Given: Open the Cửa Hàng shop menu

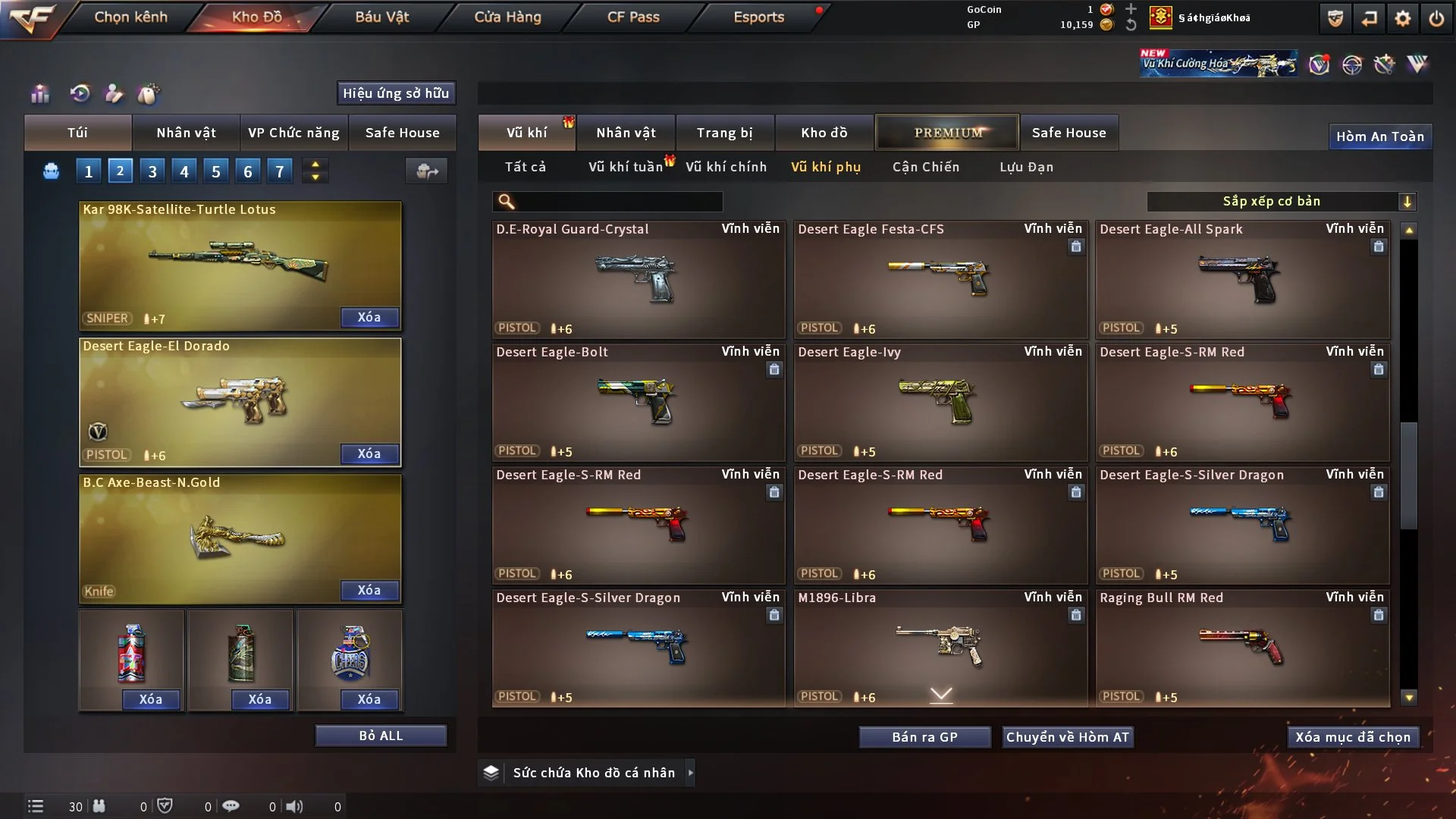Looking at the screenshot, I should (507, 17).
